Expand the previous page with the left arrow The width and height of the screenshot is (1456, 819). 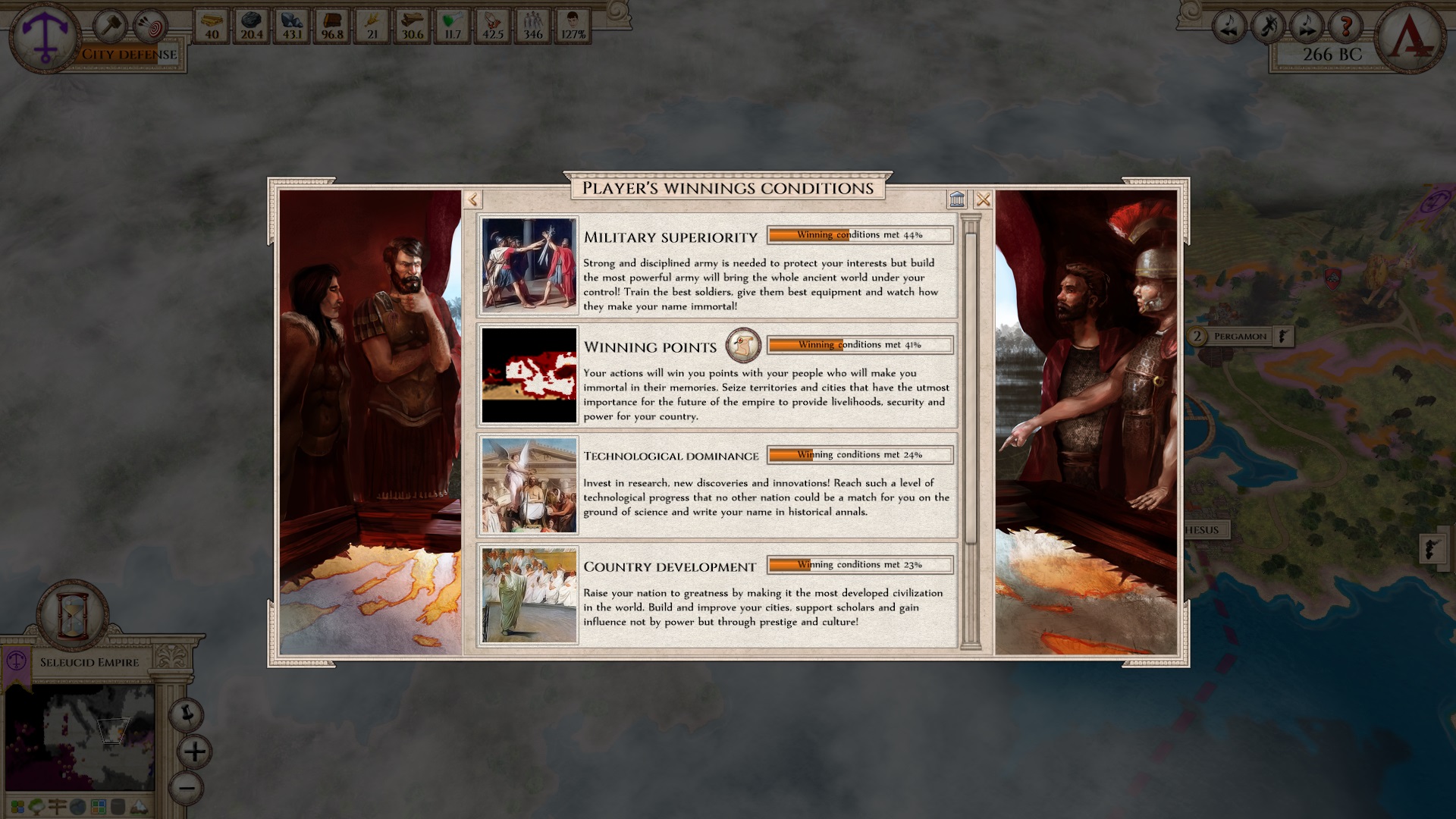click(x=474, y=199)
